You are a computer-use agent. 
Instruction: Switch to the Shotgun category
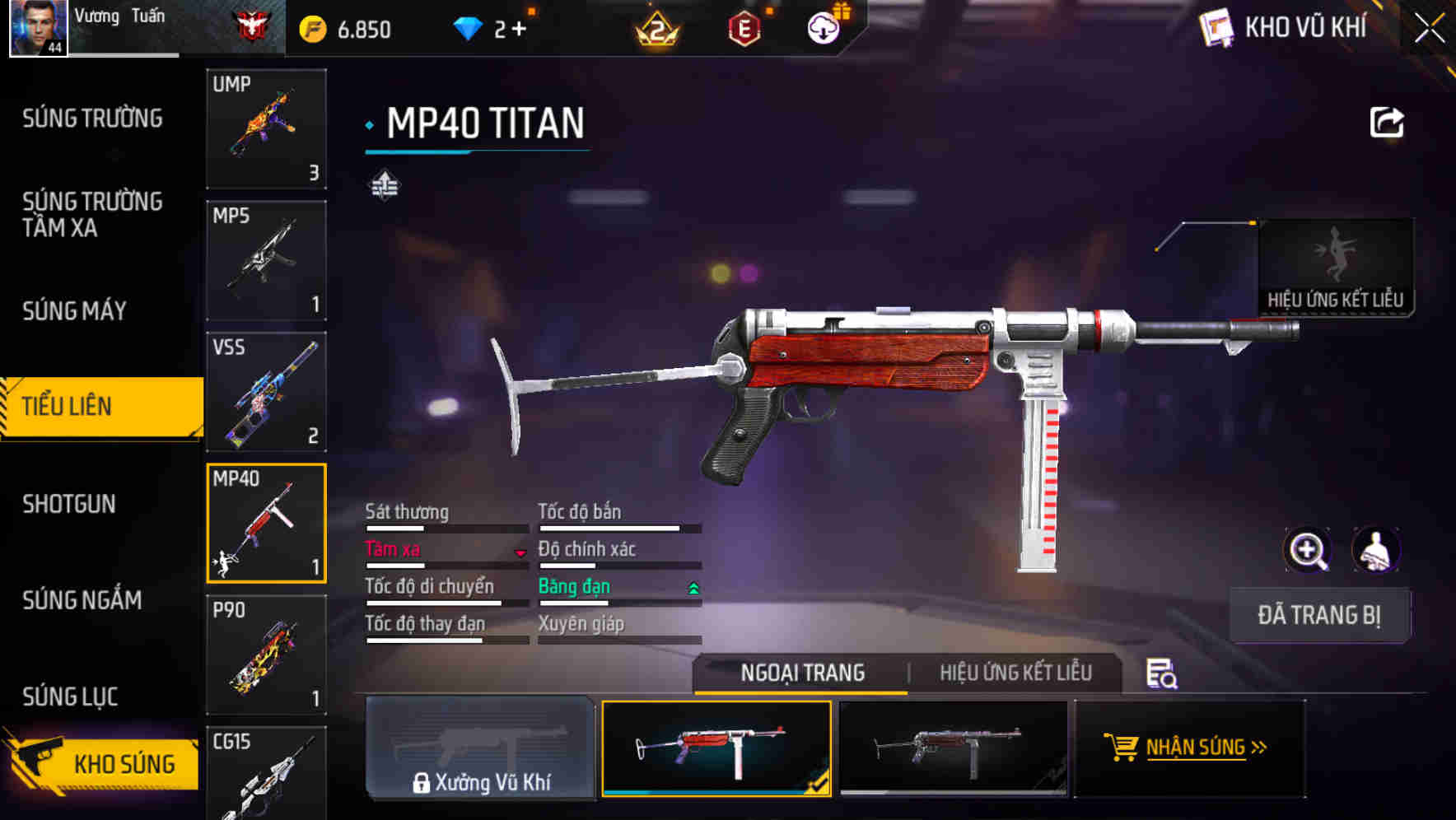click(69, 504)
